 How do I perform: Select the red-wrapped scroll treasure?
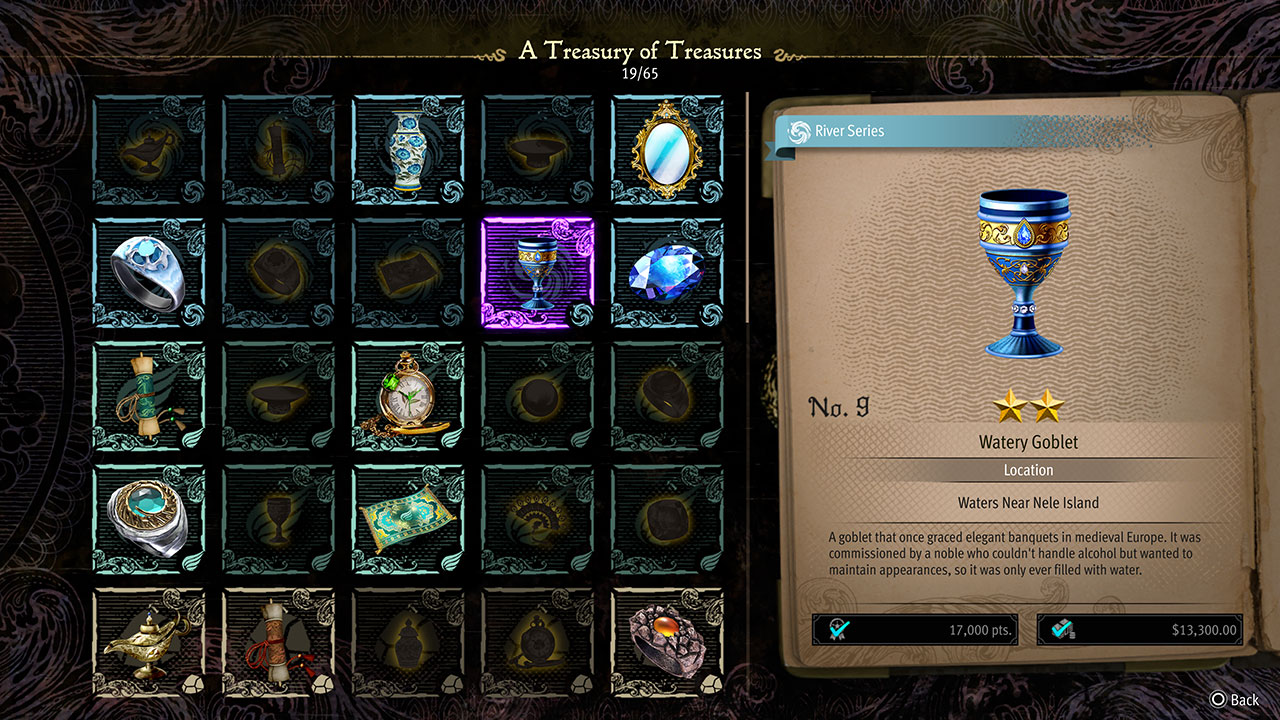pos(278,641)
